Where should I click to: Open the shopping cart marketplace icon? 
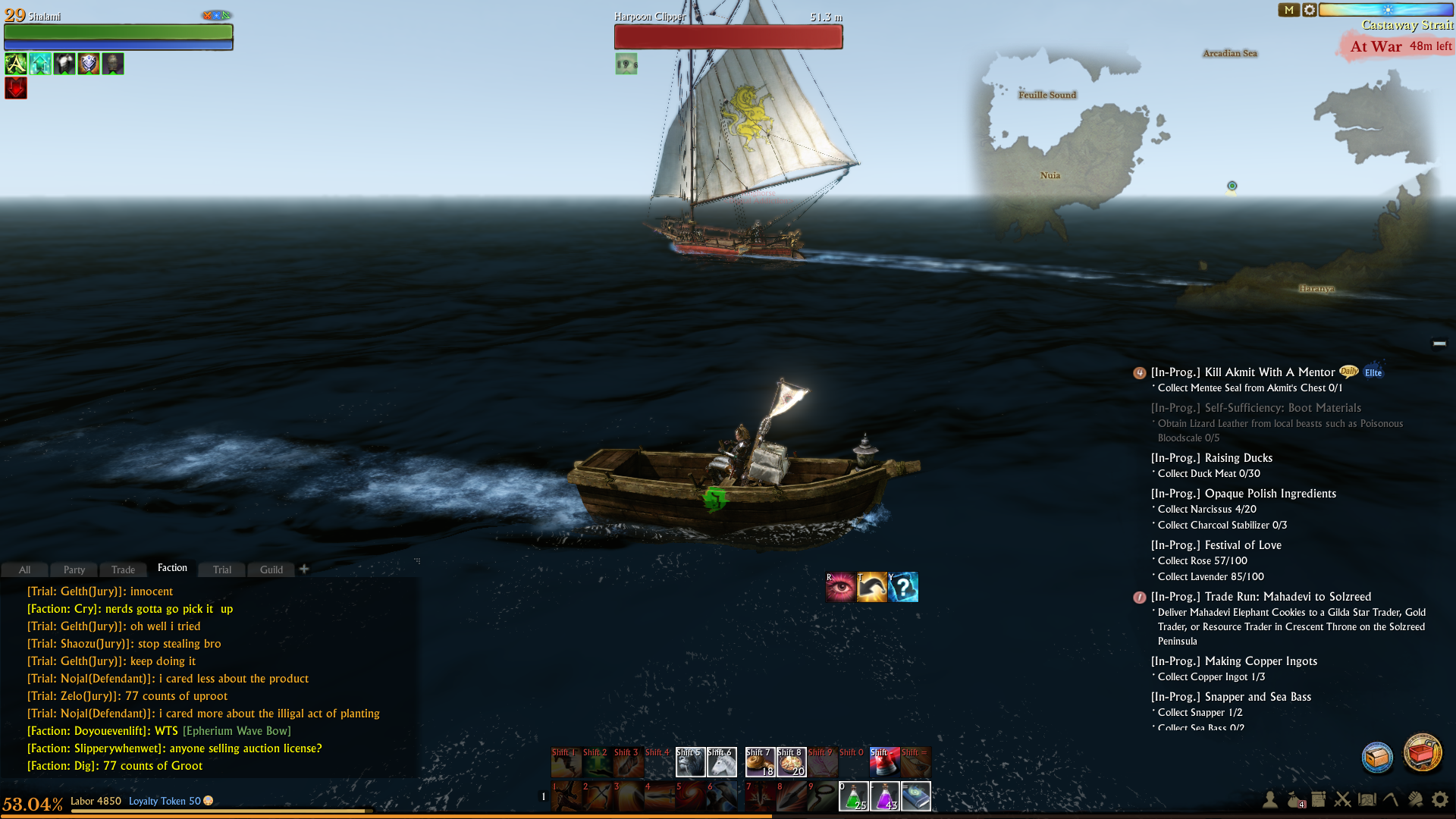(x=1422, y=753)
